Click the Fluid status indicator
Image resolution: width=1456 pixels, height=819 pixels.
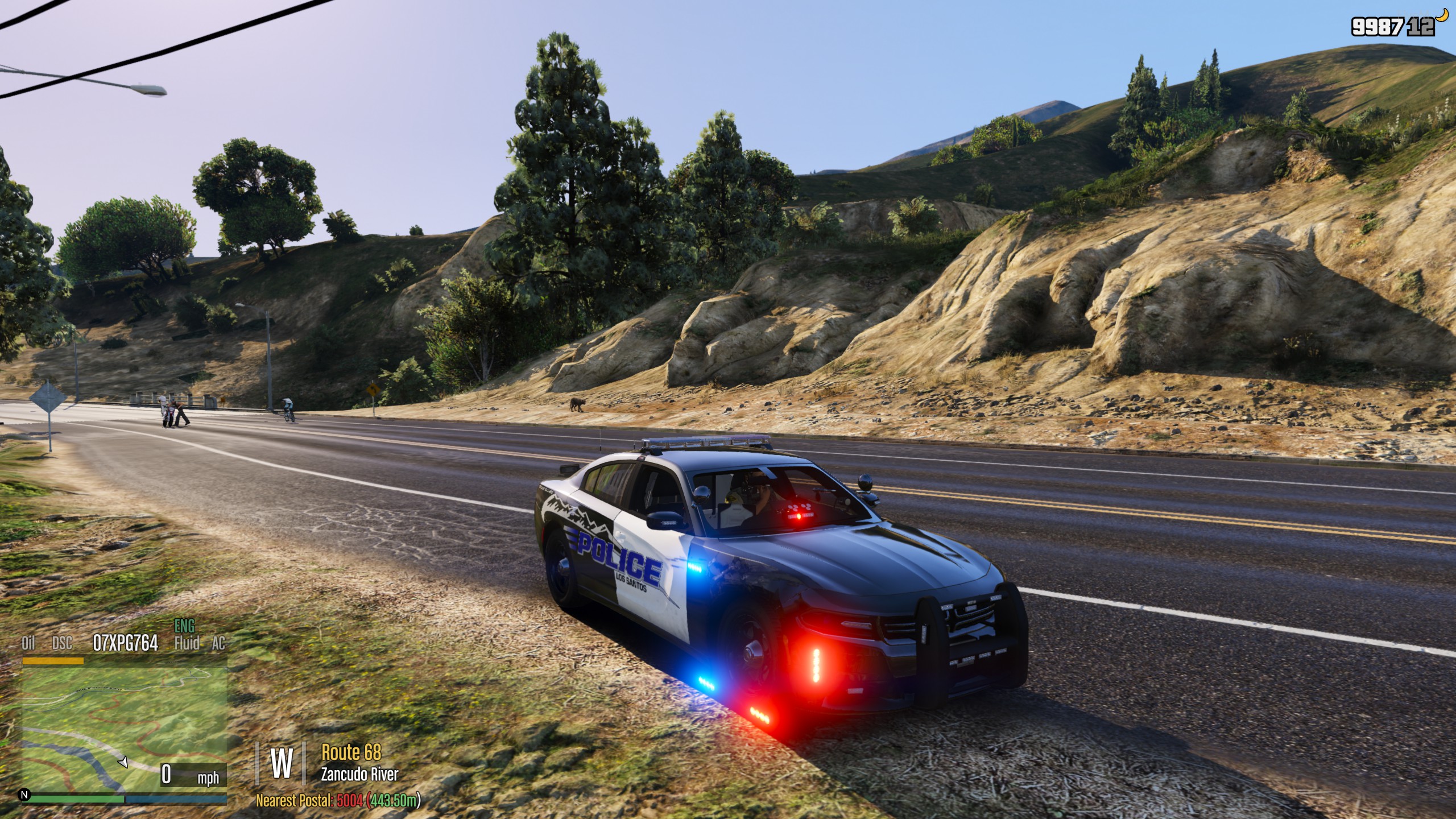tap(187, 644)
